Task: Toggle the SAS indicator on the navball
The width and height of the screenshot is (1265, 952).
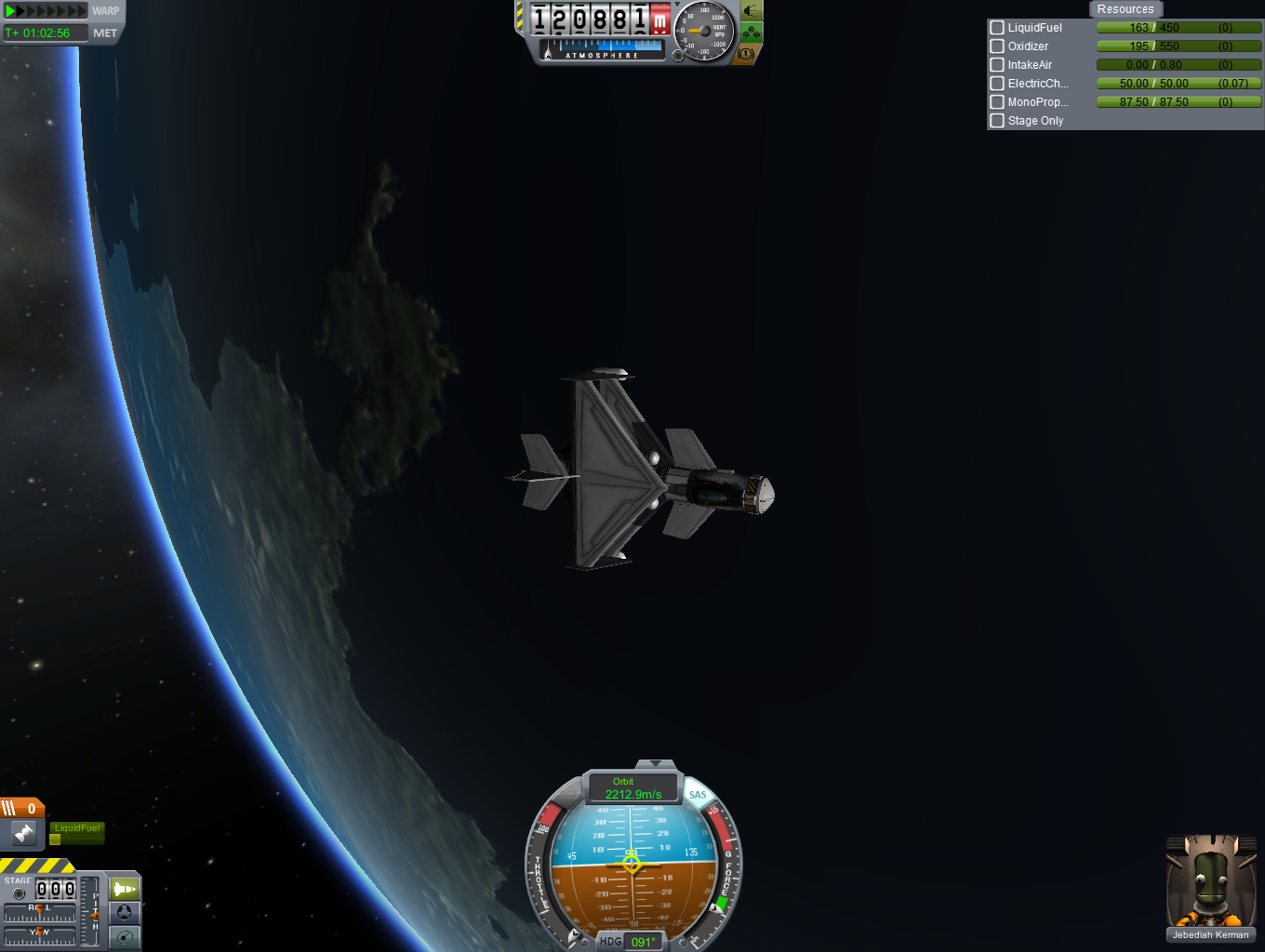Action: pos(698,795)
